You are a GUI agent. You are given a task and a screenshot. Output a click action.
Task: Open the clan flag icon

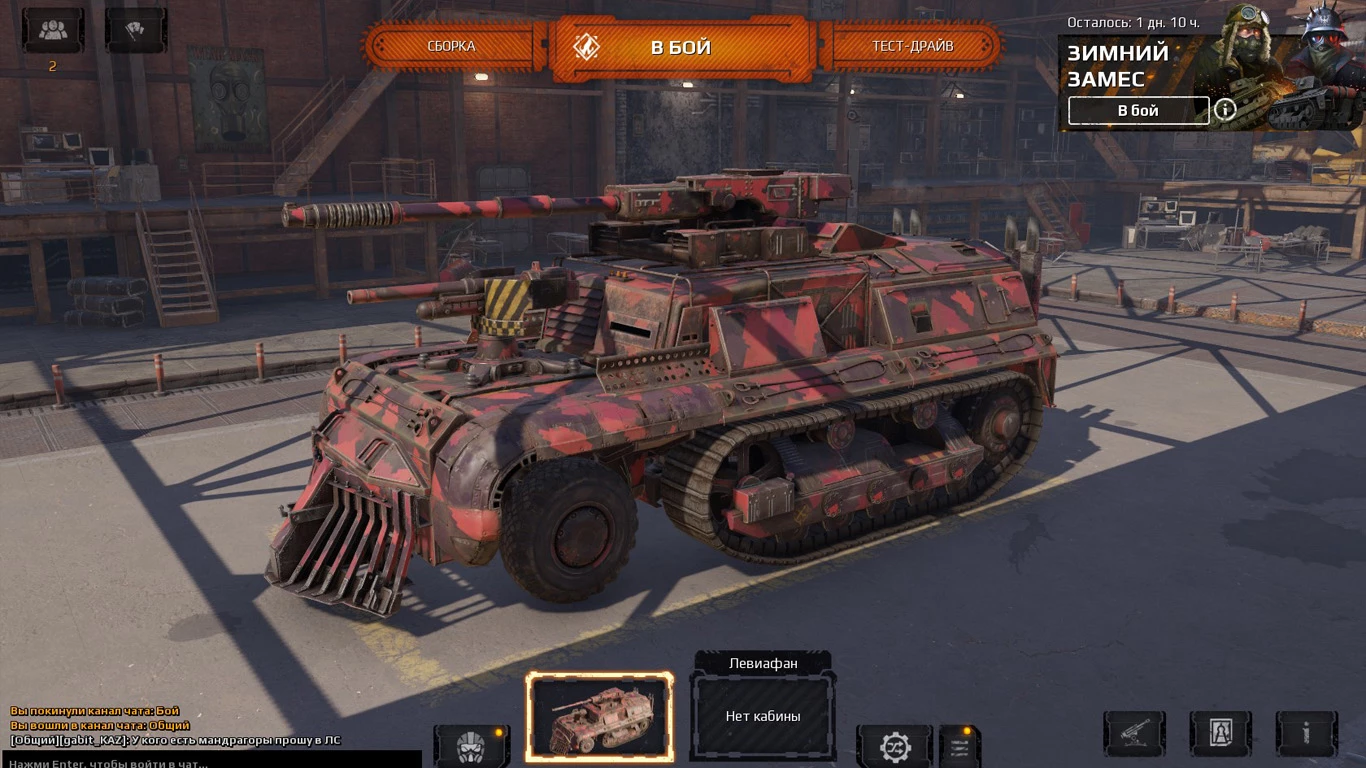136,30
